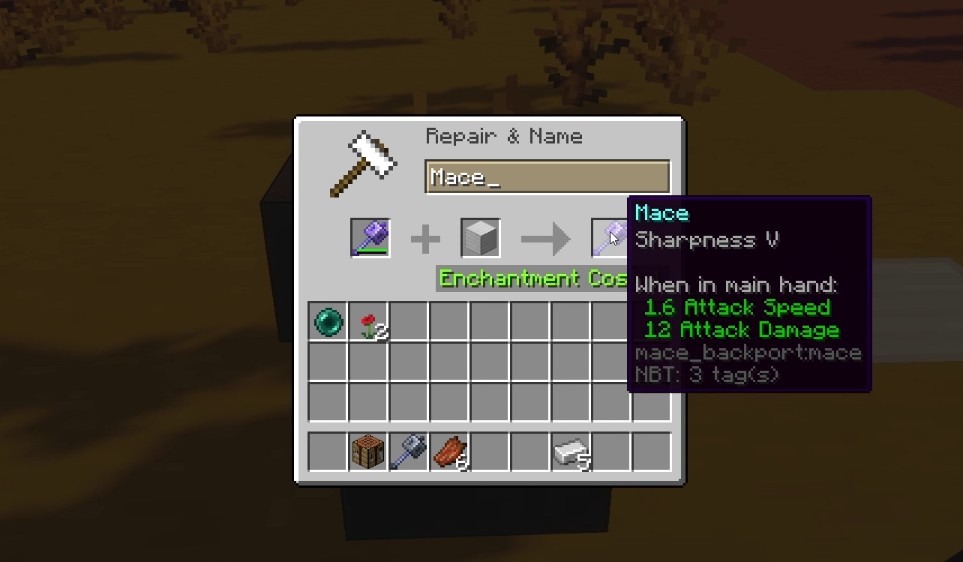Screen dimensions: 963x562
Task: Pick up the five iron ingots
Action: pos(570,452)
